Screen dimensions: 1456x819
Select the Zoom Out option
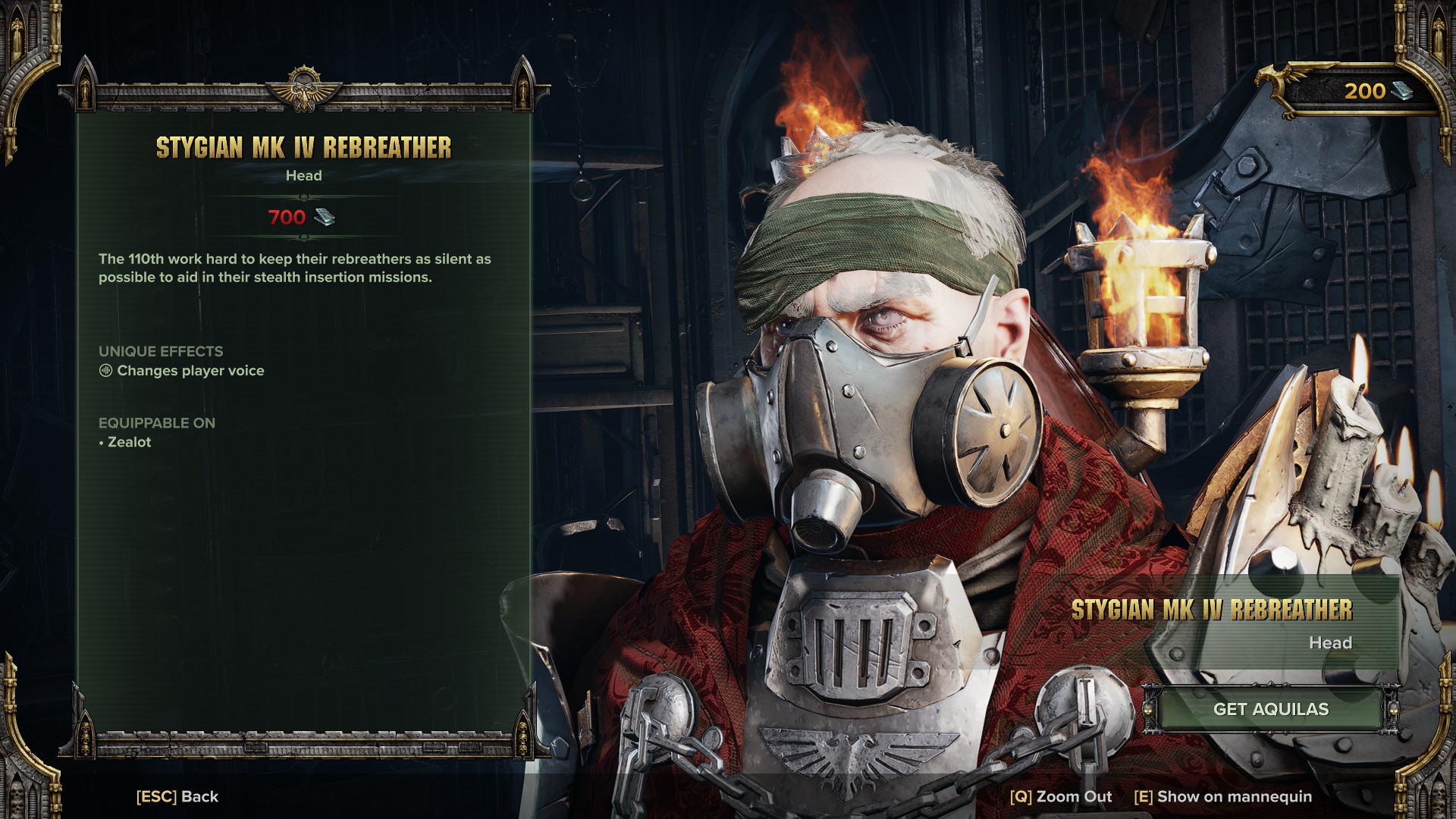1060,796
